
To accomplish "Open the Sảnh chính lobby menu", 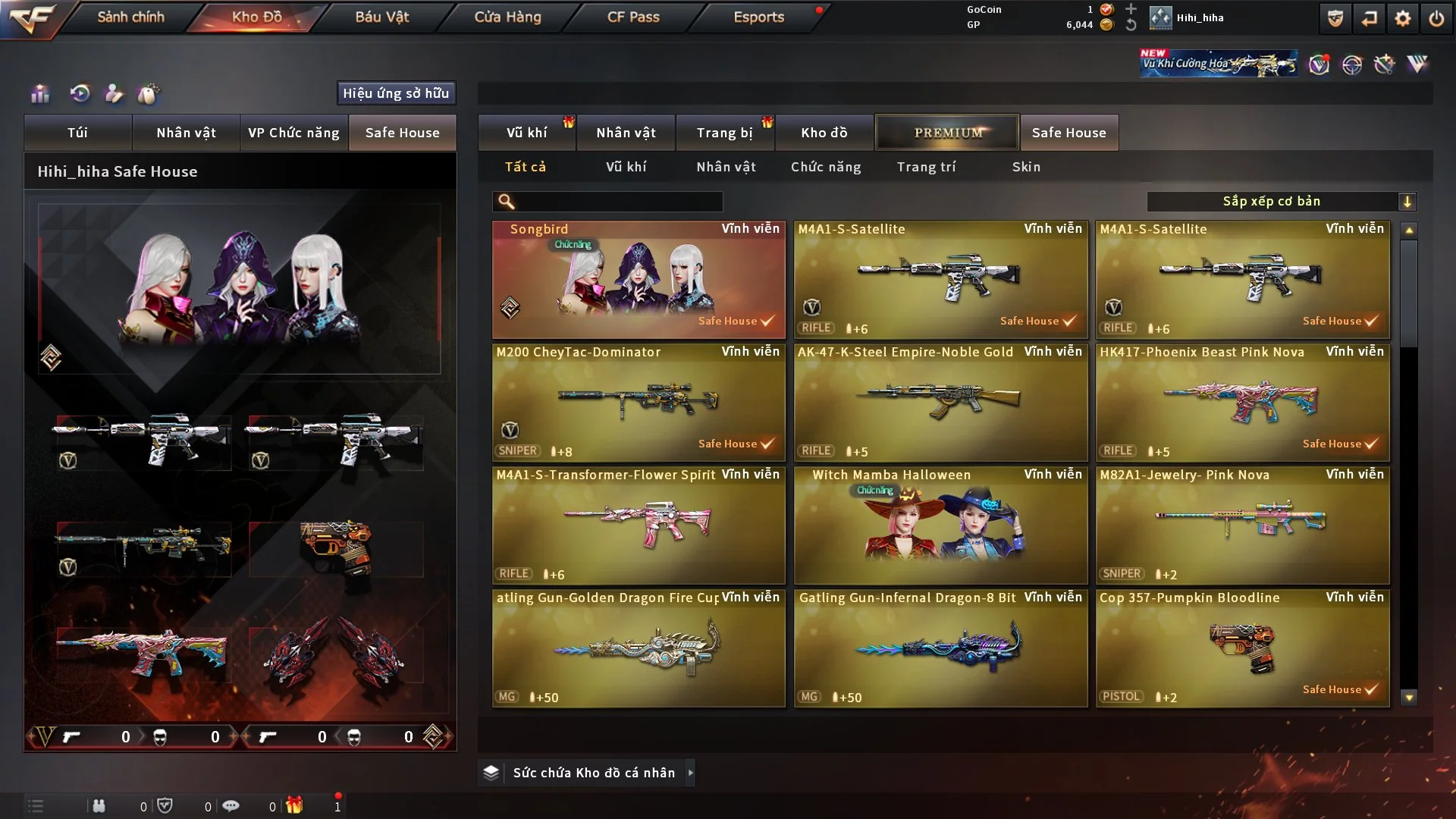I will pos(130,17).
